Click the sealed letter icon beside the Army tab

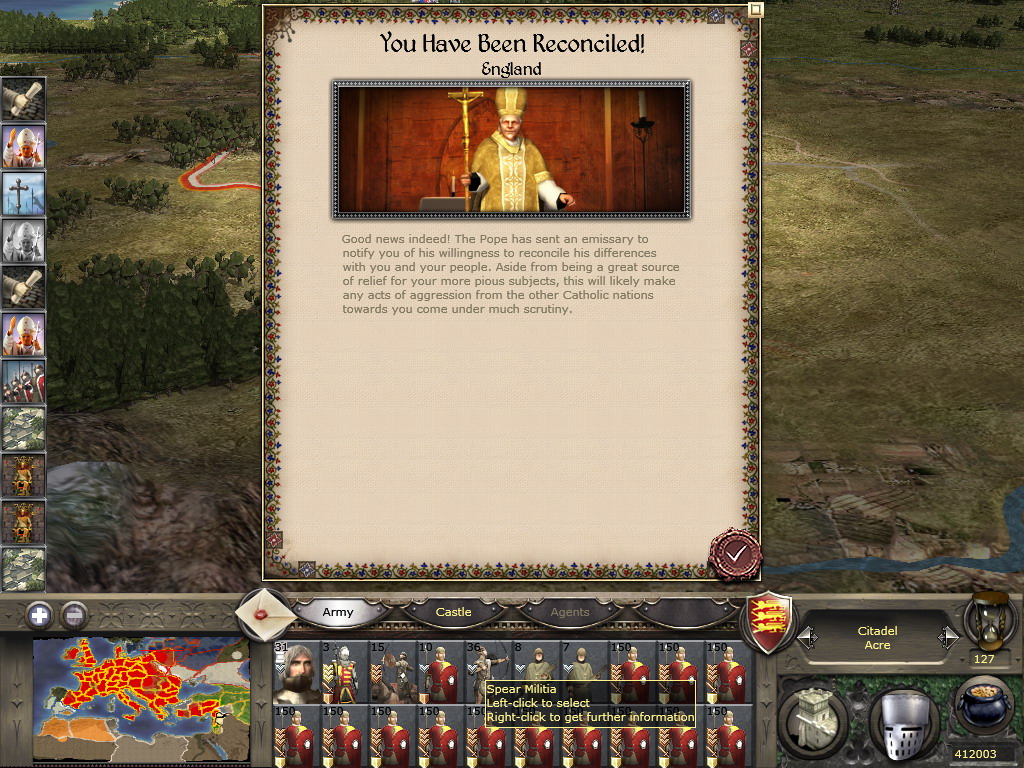266,611
